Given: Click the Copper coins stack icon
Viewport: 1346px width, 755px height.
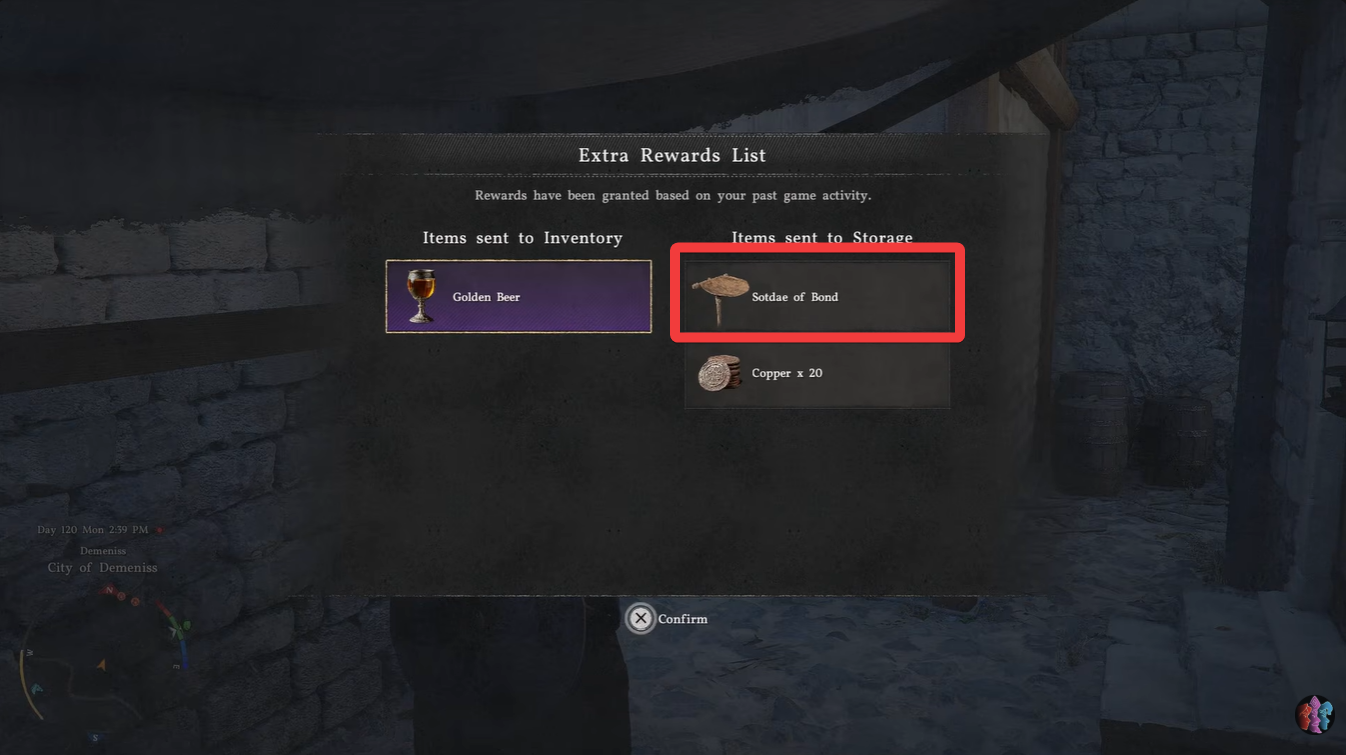Looking at the screenshot, I should coord(720,372).
